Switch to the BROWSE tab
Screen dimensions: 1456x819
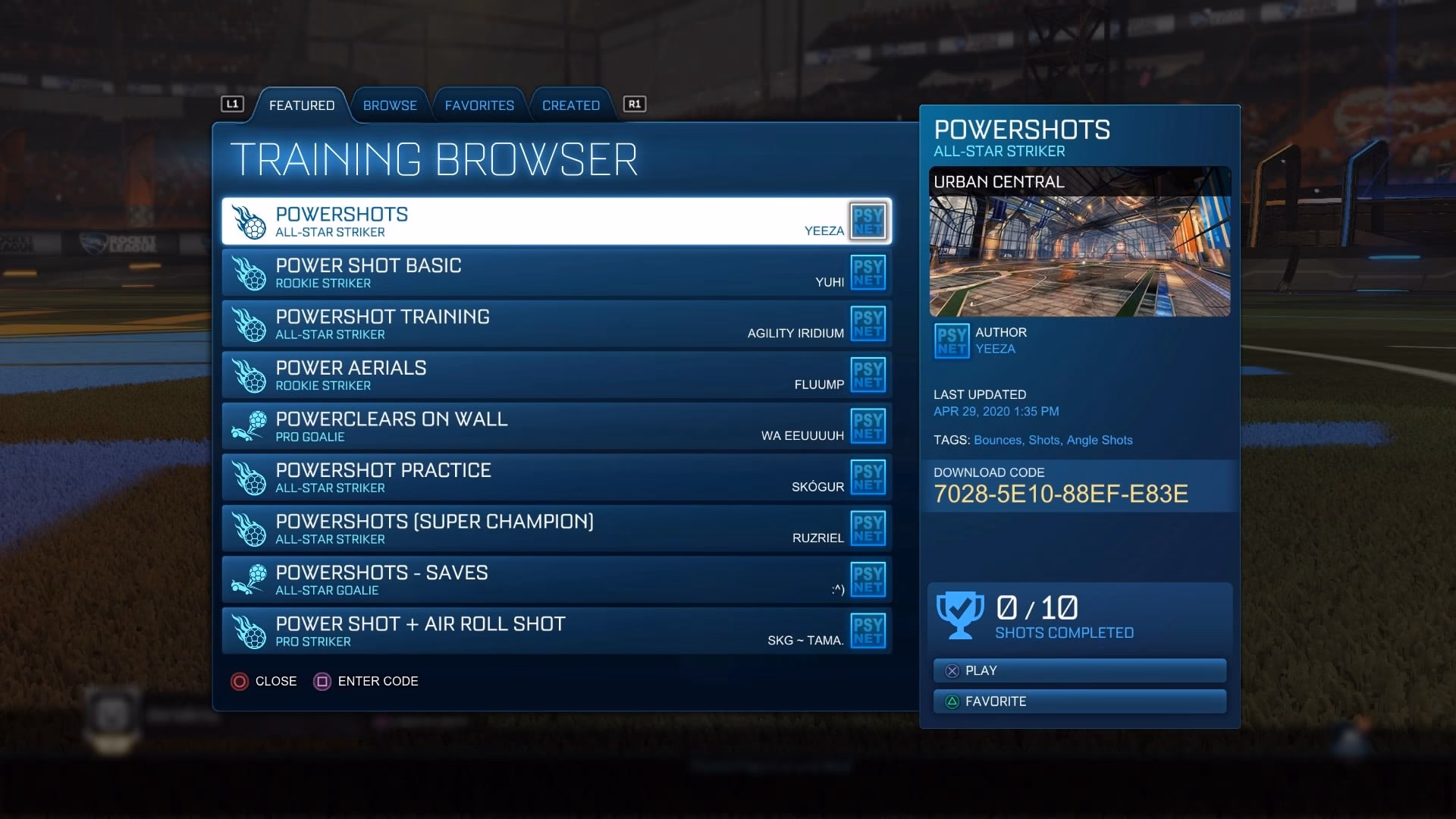[x=390, y=105]
